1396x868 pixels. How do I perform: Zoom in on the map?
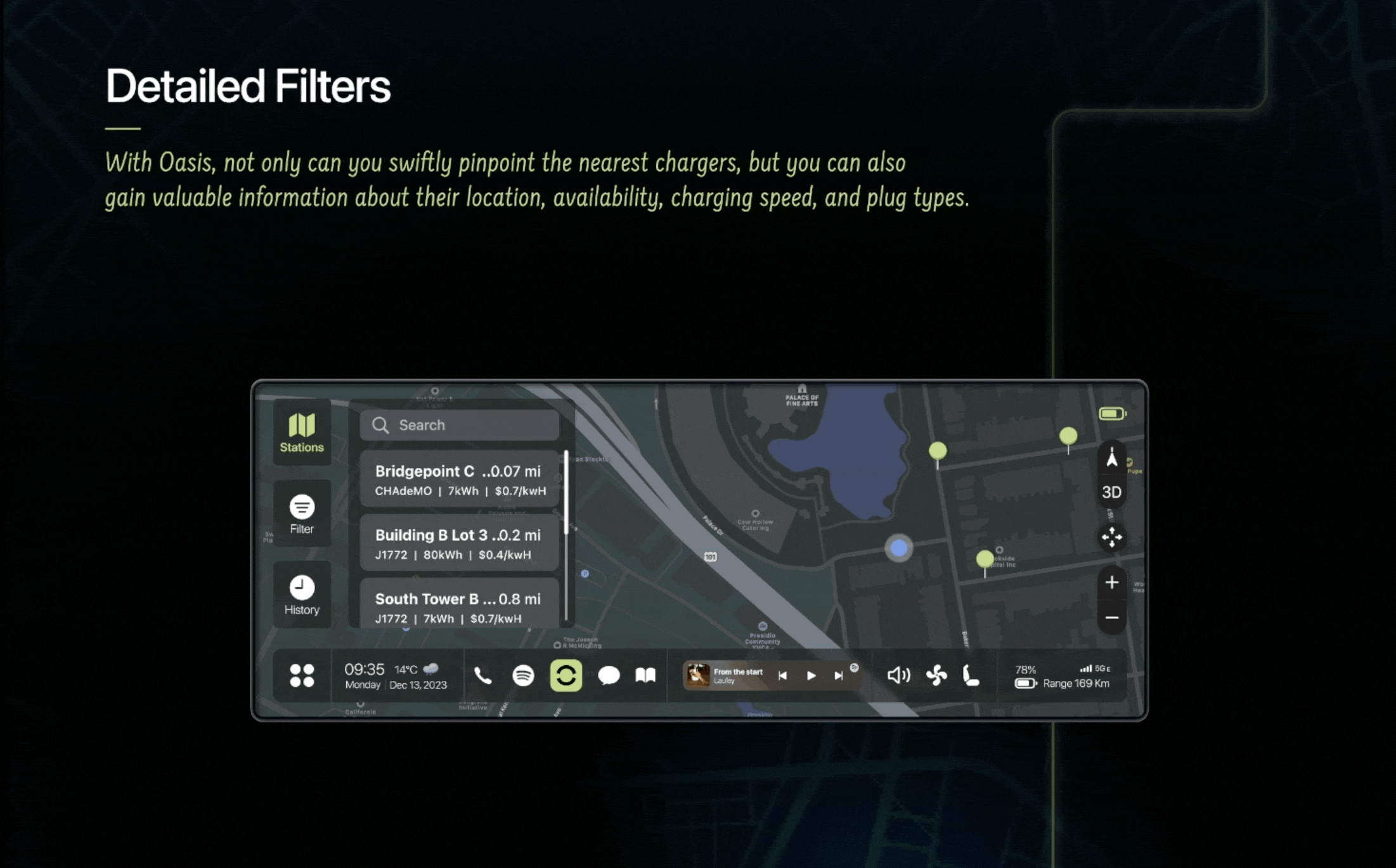(x=1111, y=583)
